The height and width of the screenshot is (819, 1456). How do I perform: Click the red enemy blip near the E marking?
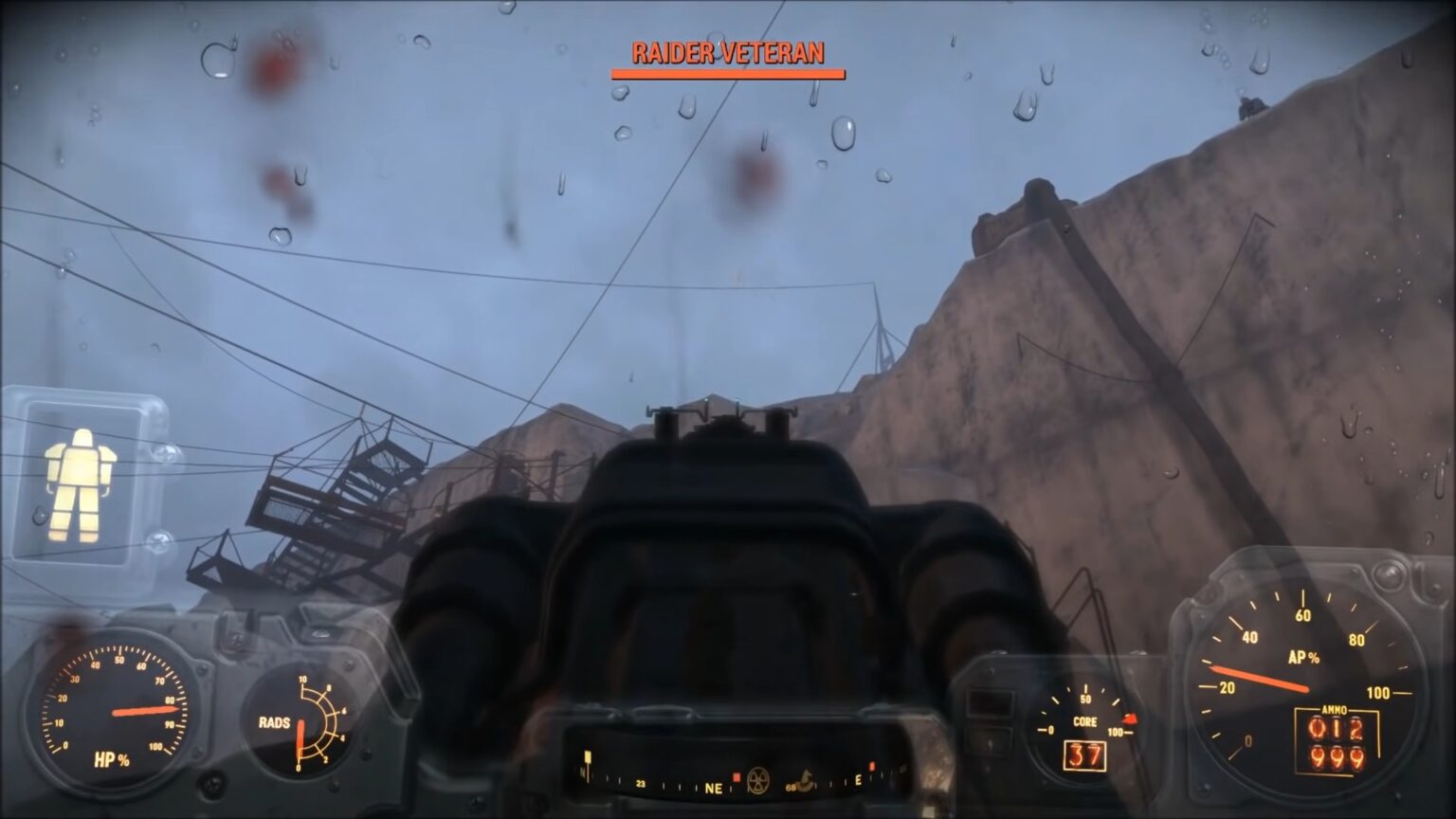(872, 766)
